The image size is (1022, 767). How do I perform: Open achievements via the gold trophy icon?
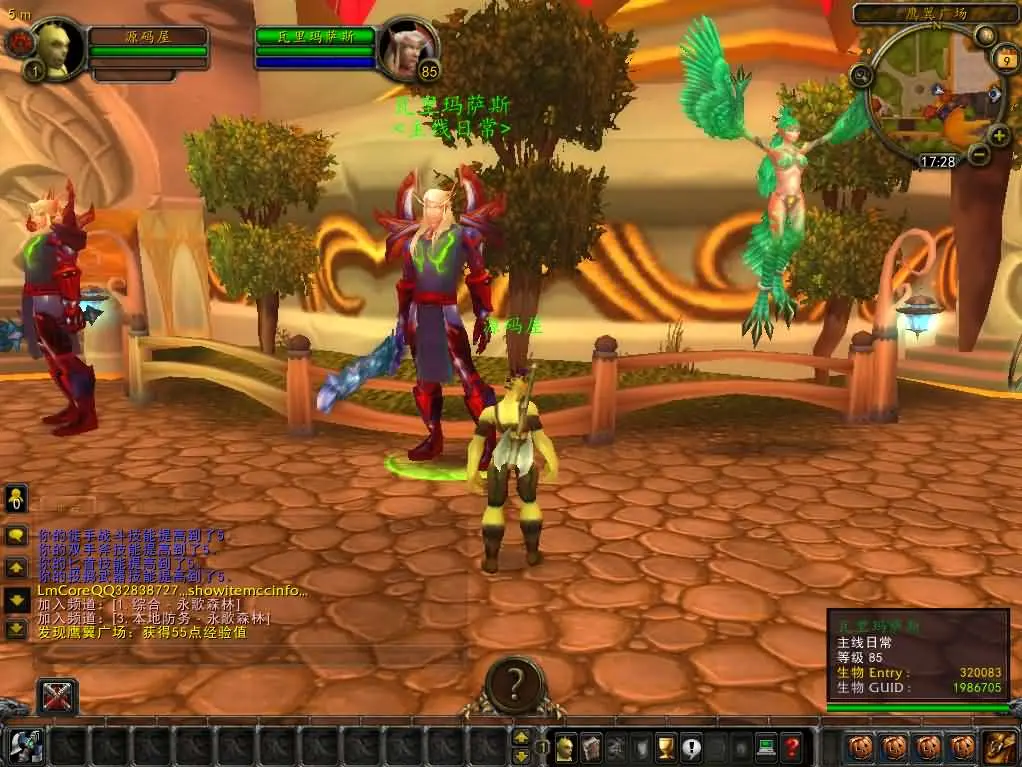(x=666, y=746)
